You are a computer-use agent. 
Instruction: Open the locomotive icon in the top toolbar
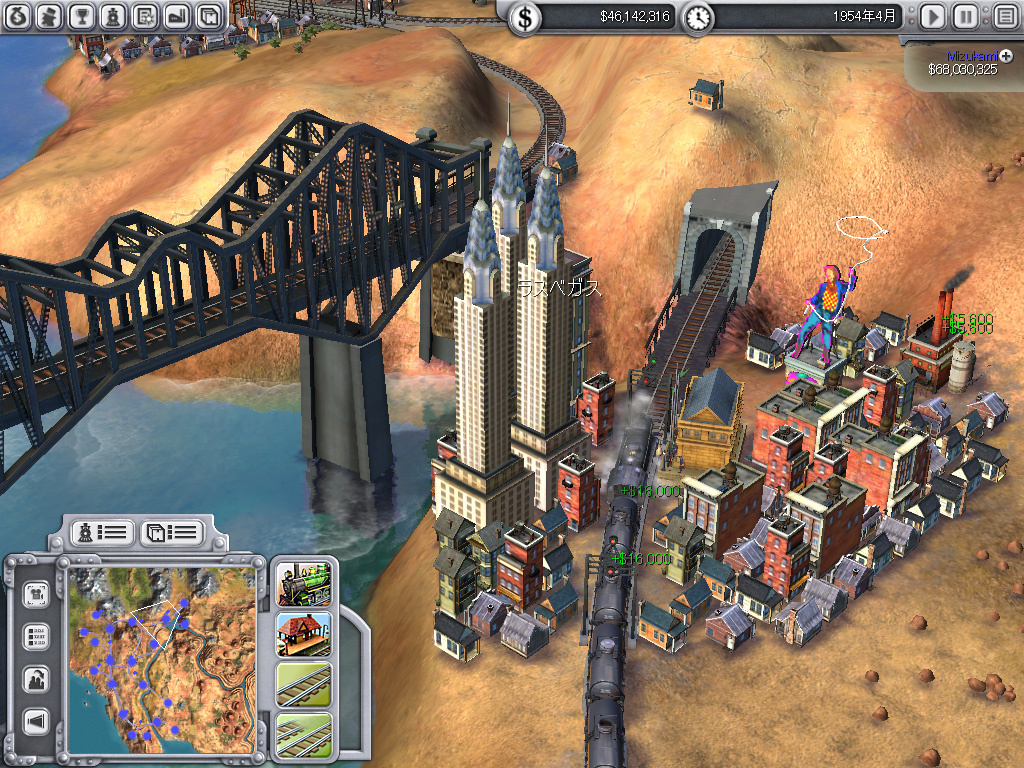tap(113, 16)
